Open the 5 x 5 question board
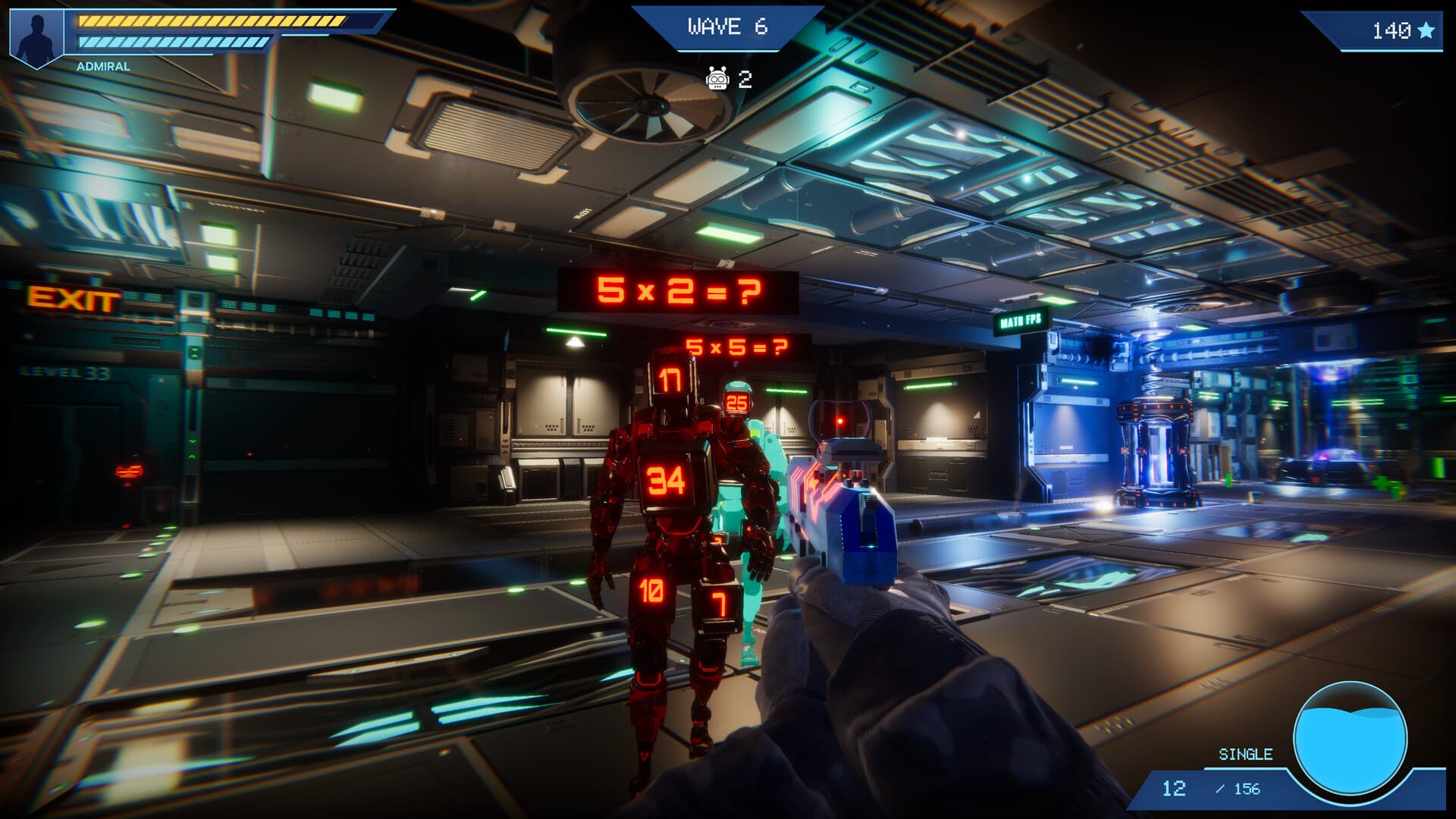 click(736, 348)
